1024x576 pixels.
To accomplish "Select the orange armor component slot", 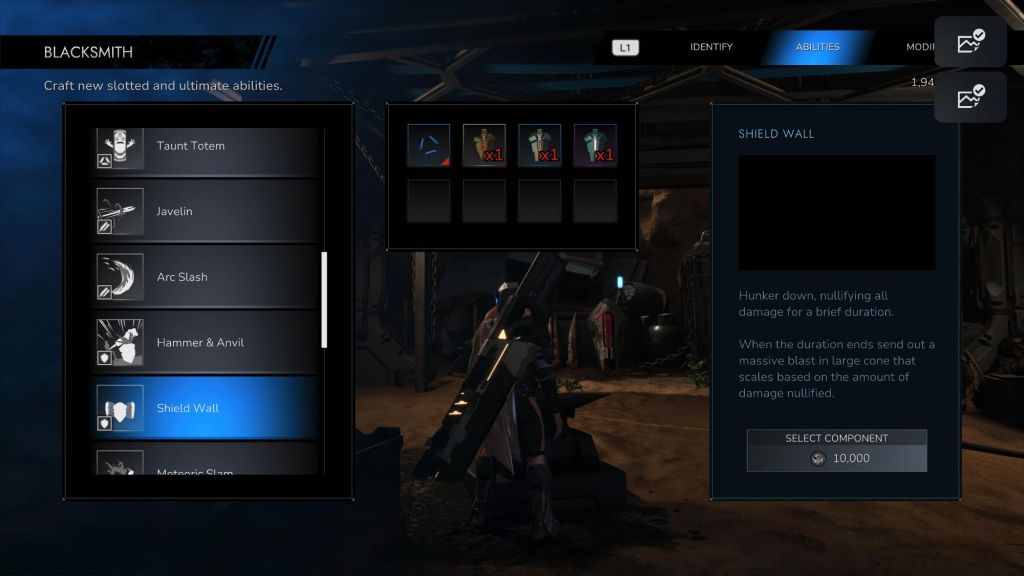I will point(484,145).
